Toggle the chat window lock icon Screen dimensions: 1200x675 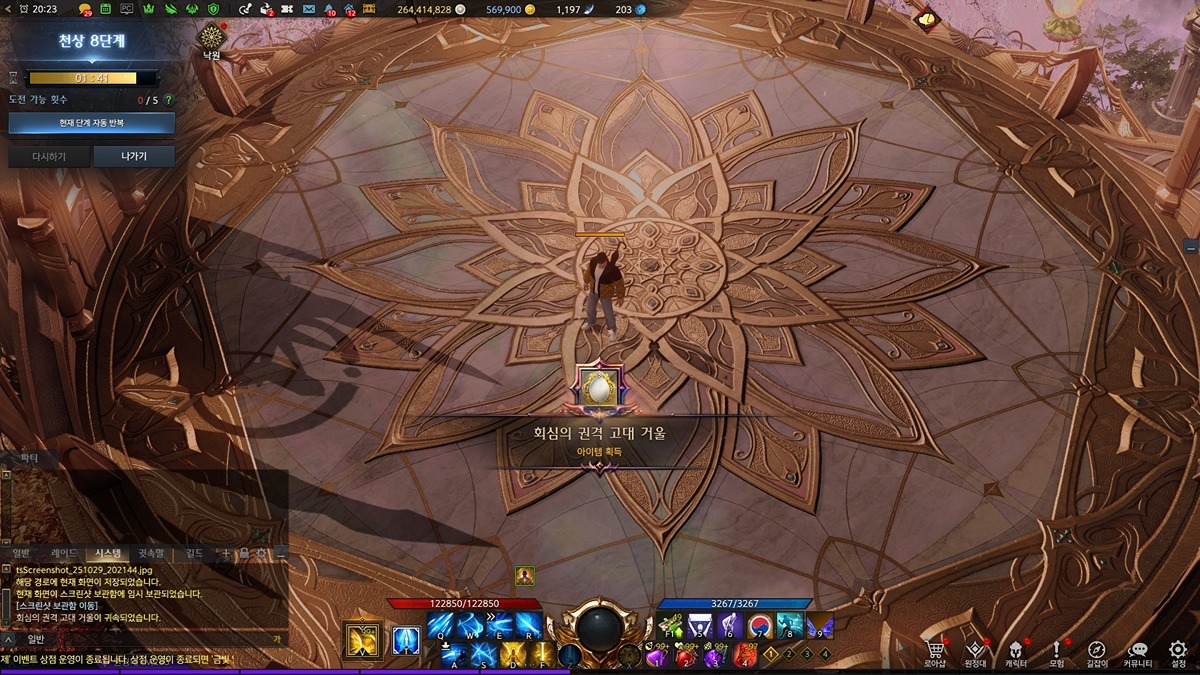(x=244, y=553)
